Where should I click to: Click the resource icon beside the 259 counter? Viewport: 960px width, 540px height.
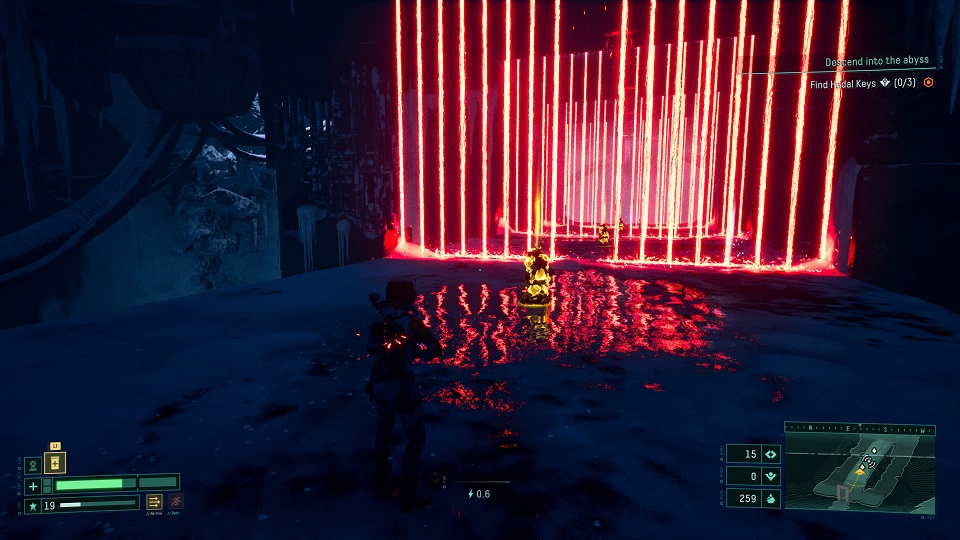770,498
